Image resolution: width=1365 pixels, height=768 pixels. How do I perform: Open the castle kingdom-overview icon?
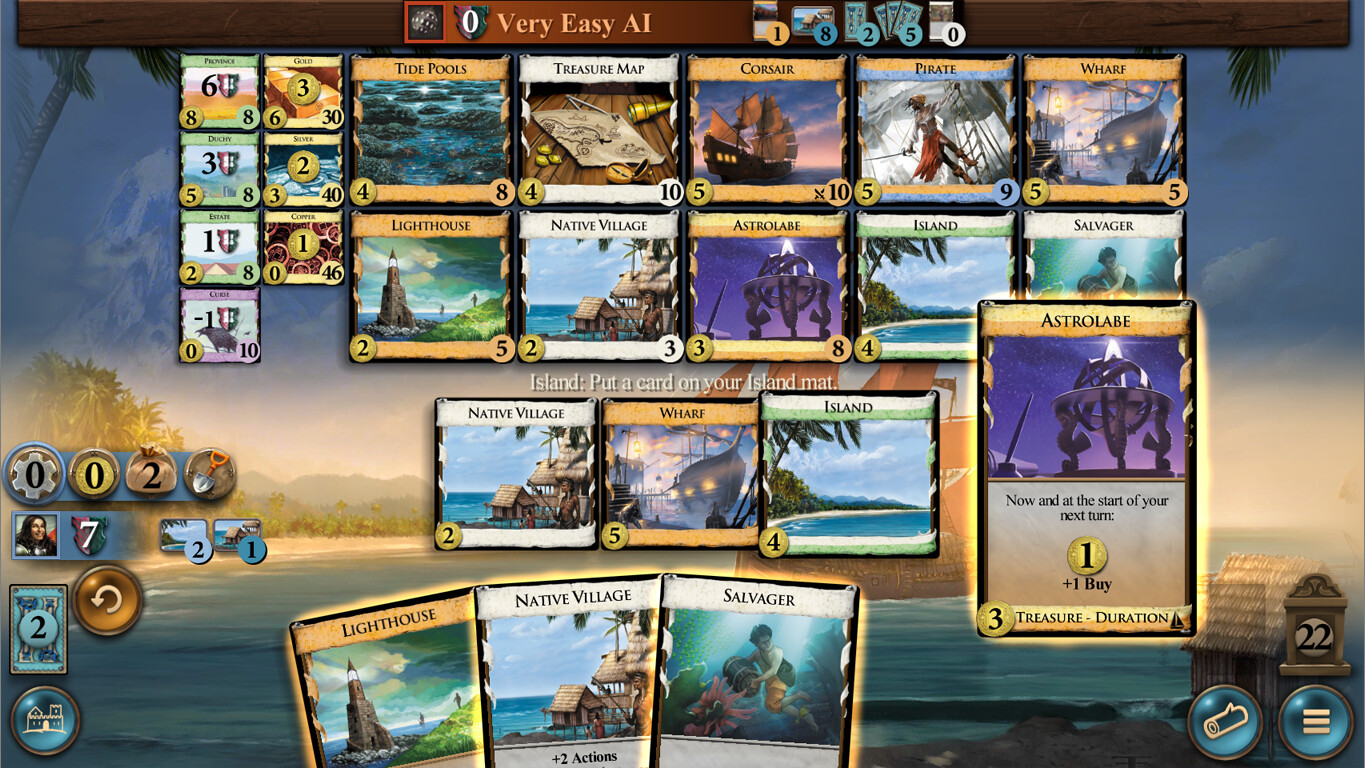click(45, 720)
